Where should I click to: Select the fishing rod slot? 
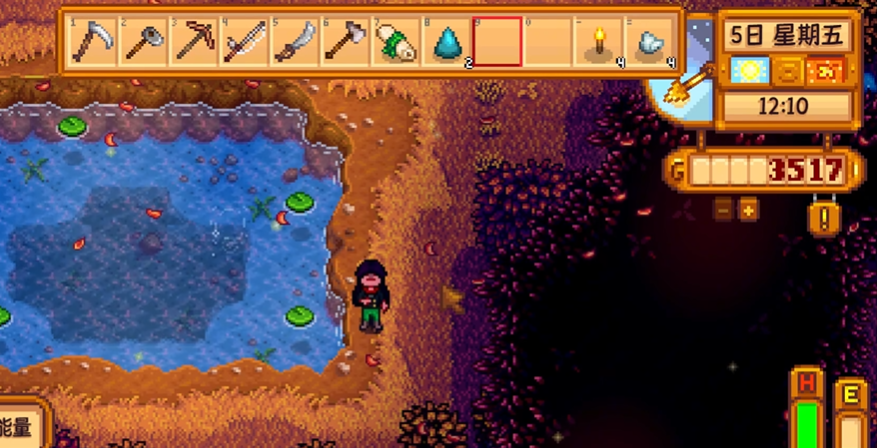pos(245,41)
